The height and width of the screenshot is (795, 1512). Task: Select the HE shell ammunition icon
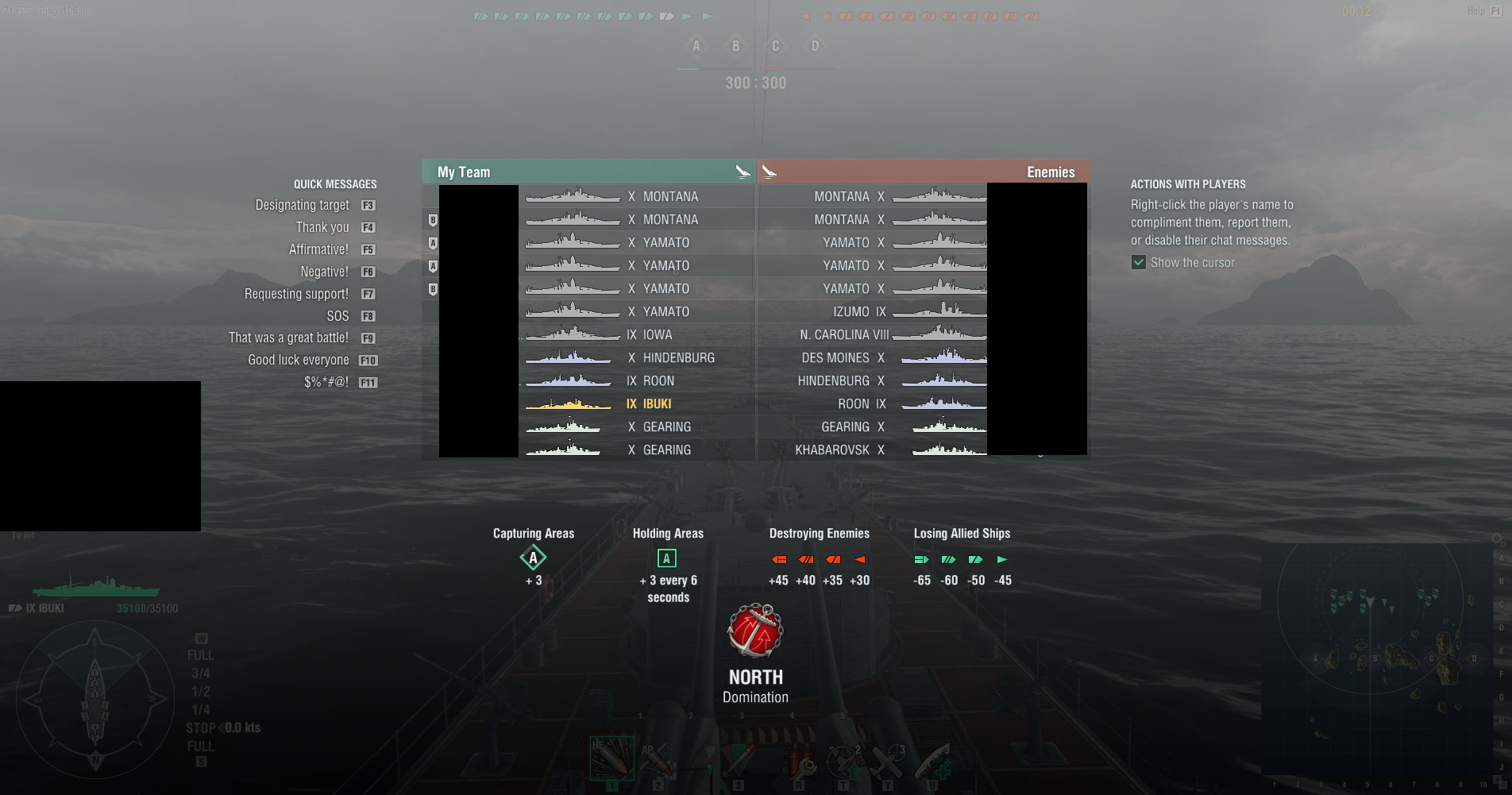point(611,758)
